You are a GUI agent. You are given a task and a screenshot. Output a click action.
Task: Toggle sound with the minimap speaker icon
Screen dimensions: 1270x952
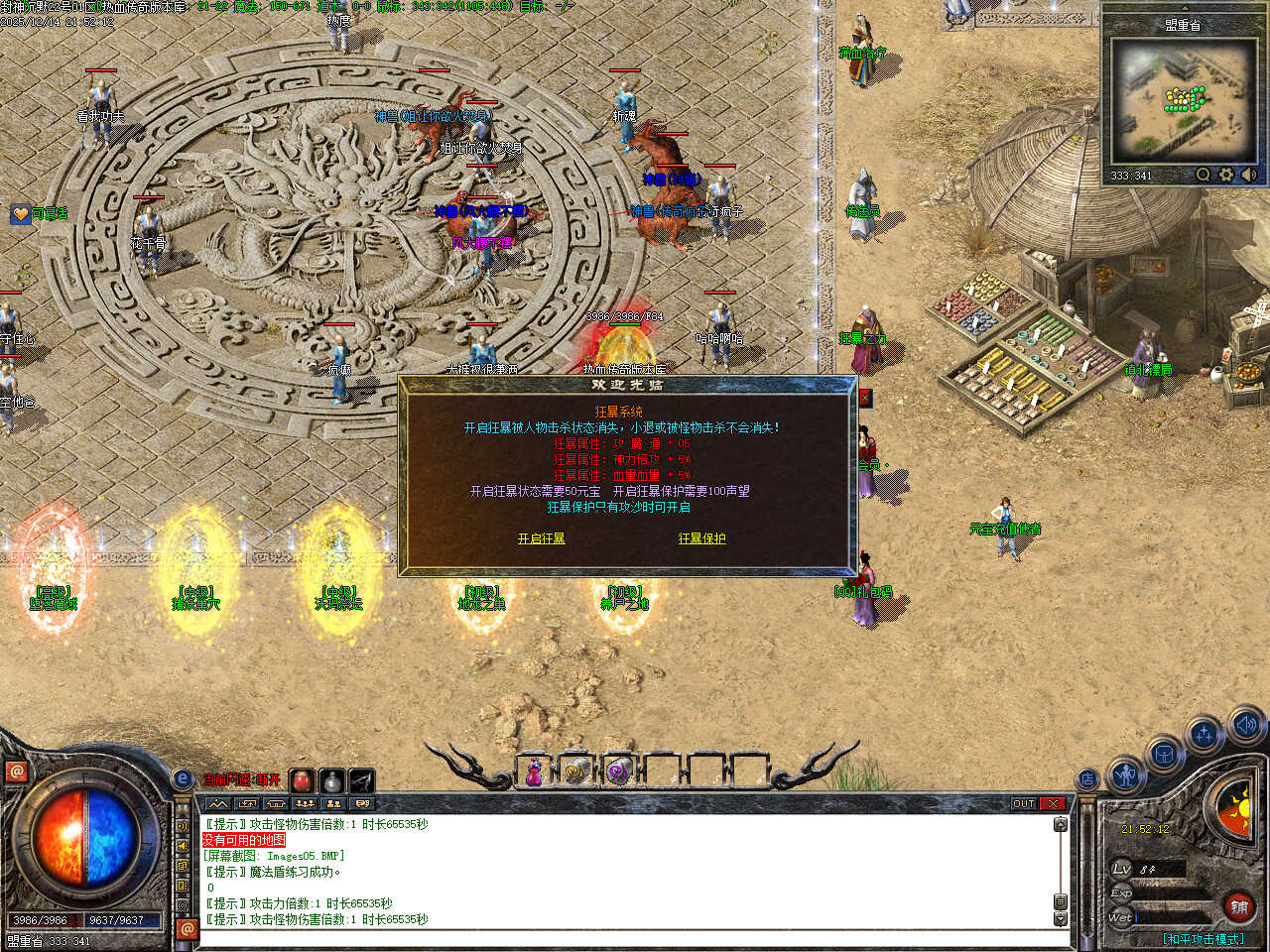[1249, 176]
